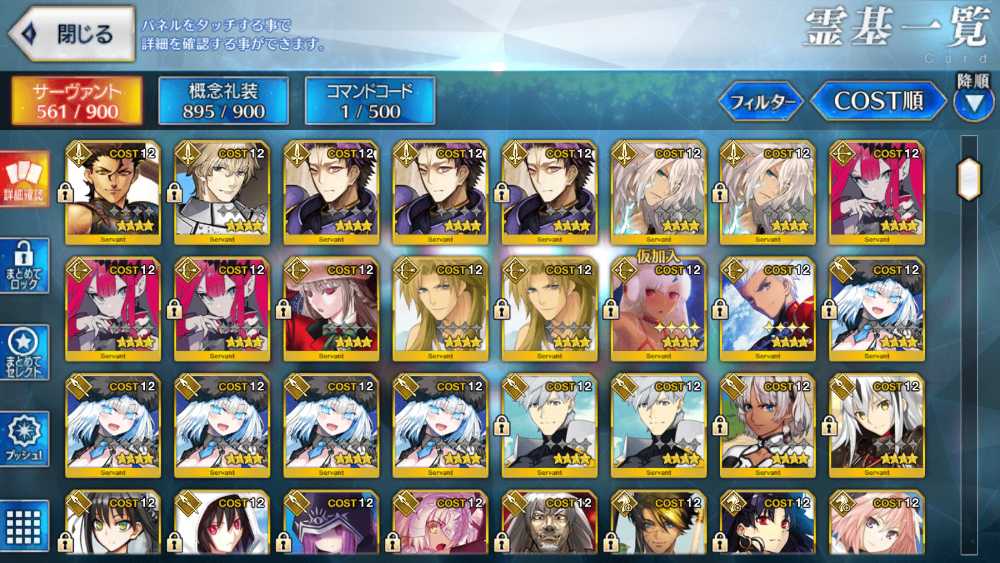This screenshot has height=563, width=1000.
Task: Click the まとめてセレクト bulk select button
Action: 24,352
